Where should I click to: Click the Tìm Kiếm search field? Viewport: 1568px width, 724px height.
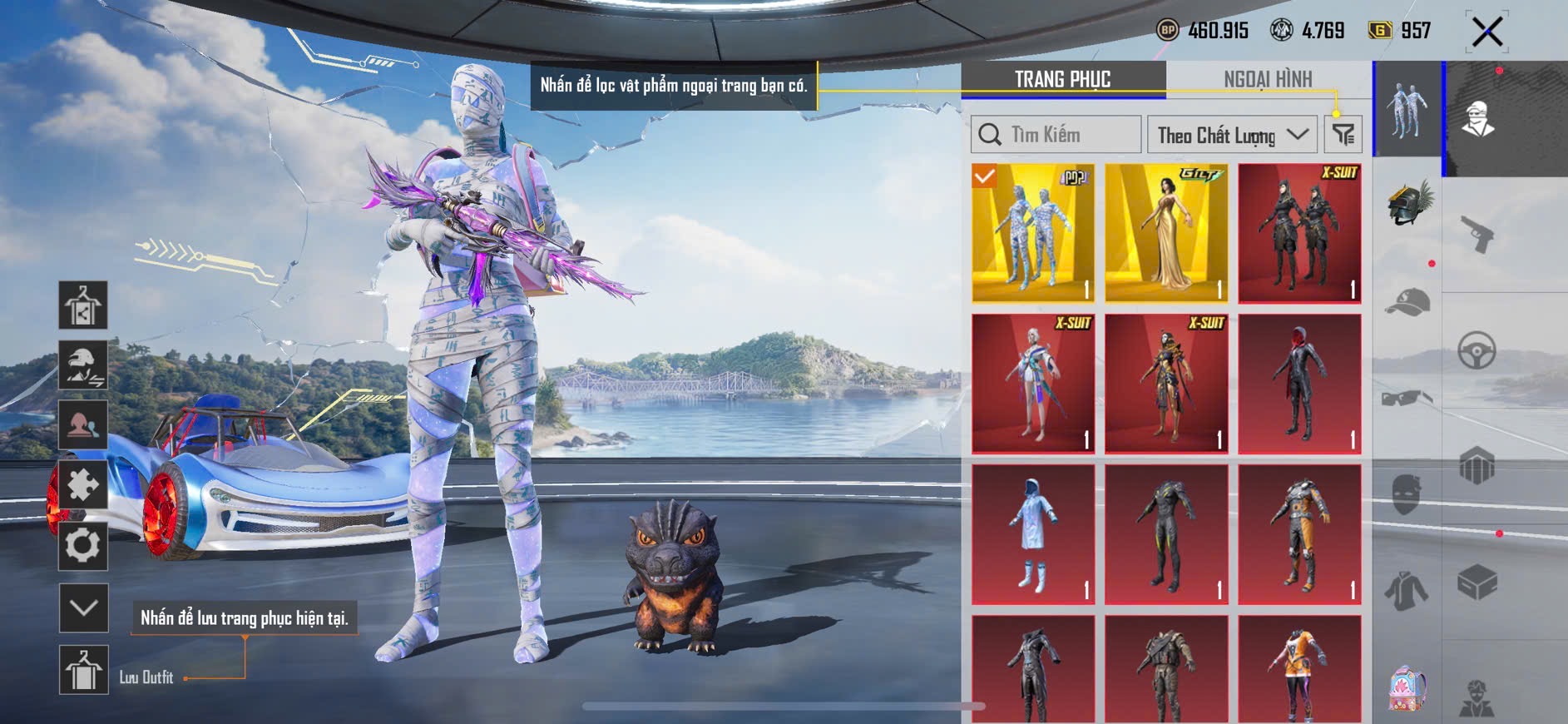click(1056, 135)
